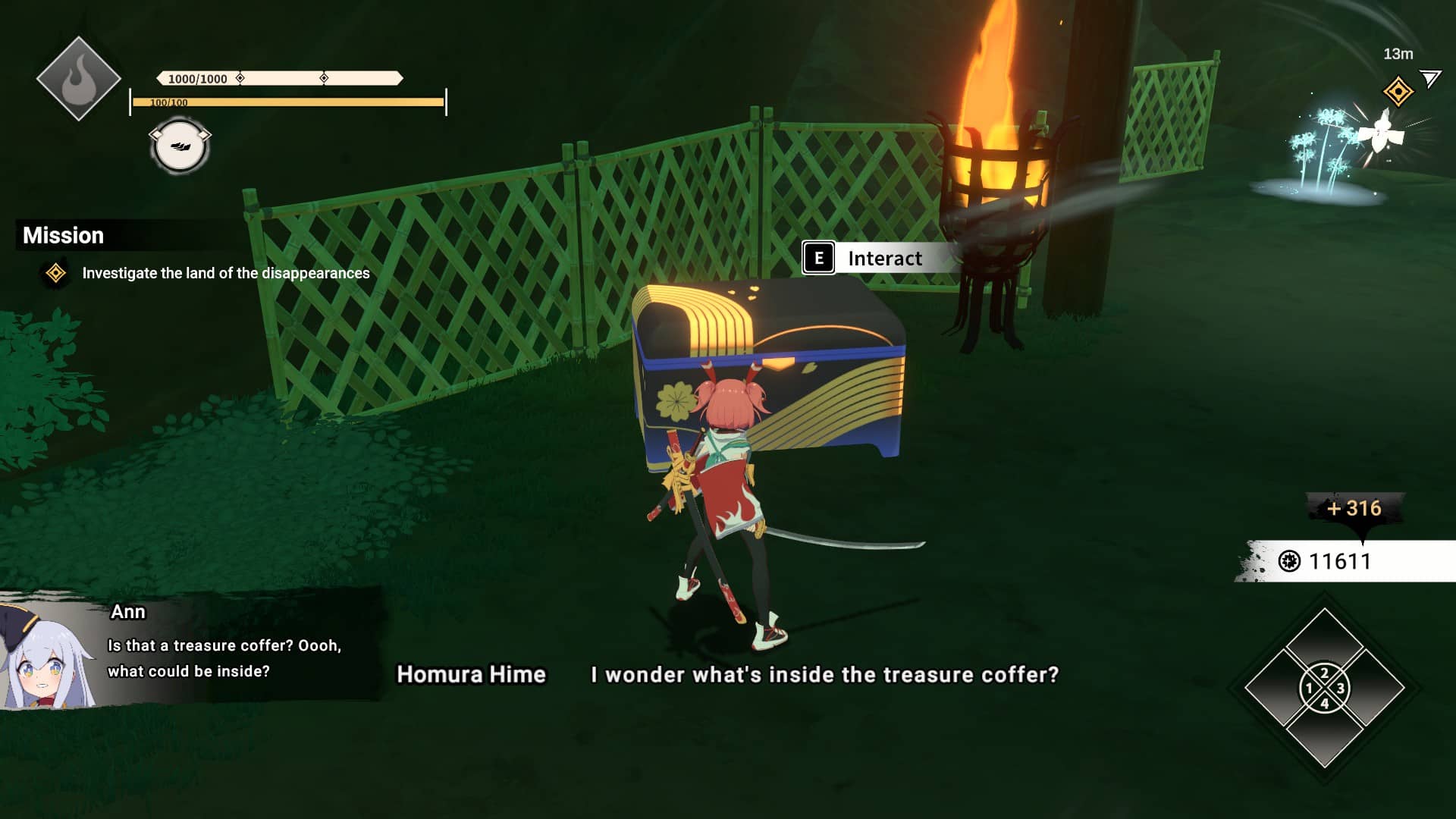Select the round item slot below the stamina bar
This screenshot has width=1456, height=819.
tap(180, 146)
